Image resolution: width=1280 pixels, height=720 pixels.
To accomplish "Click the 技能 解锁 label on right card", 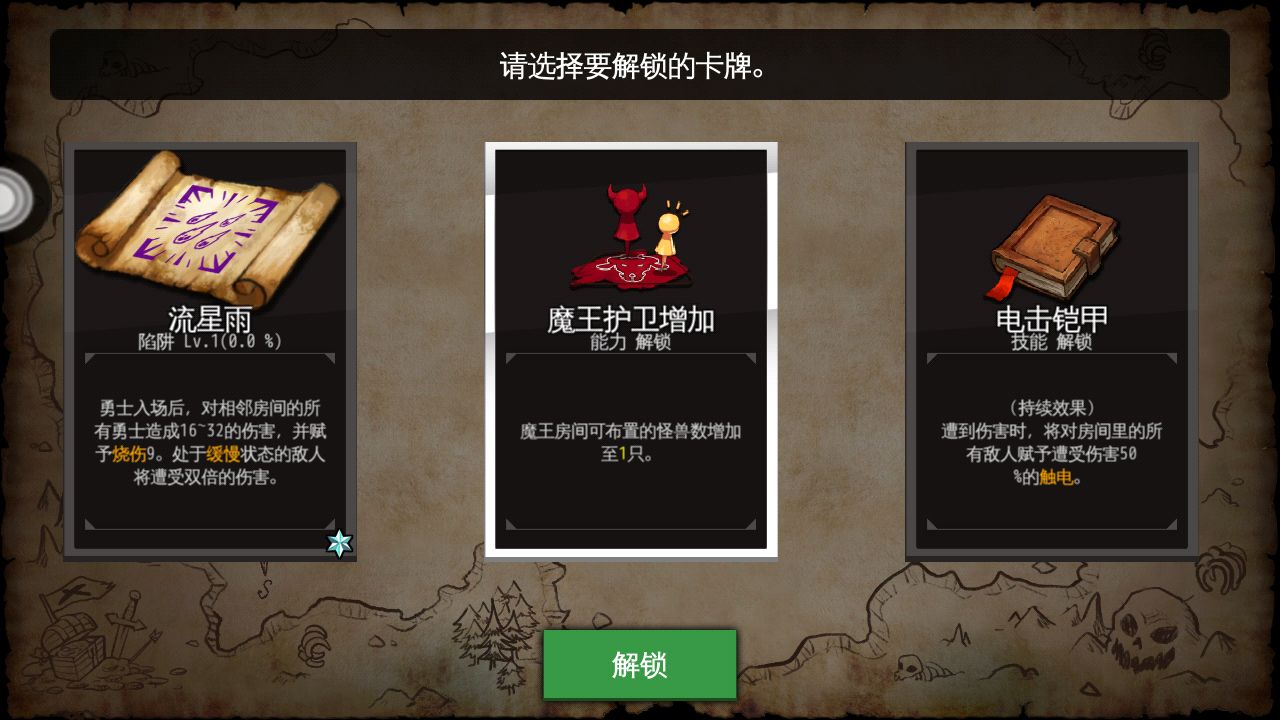I will 1051,341.
